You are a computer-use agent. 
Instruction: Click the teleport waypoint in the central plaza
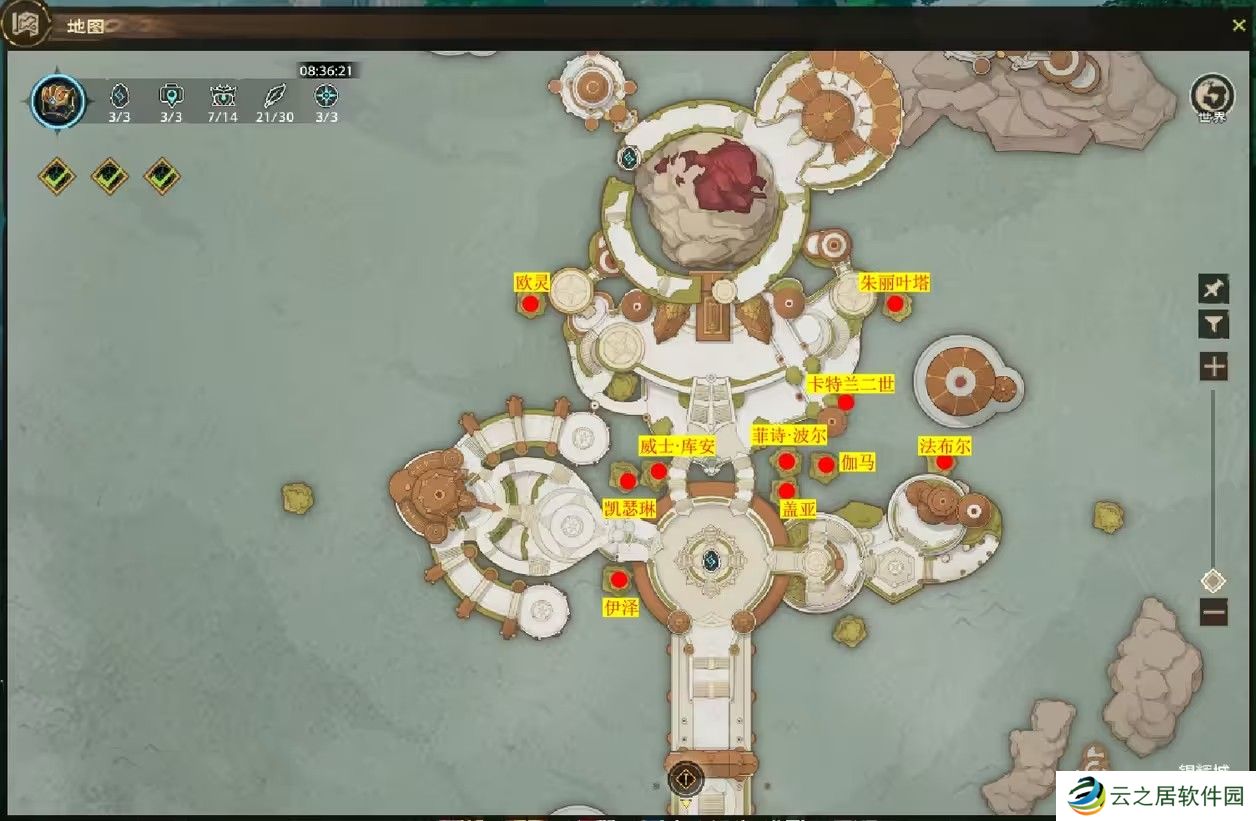click(x=712, y=559)
